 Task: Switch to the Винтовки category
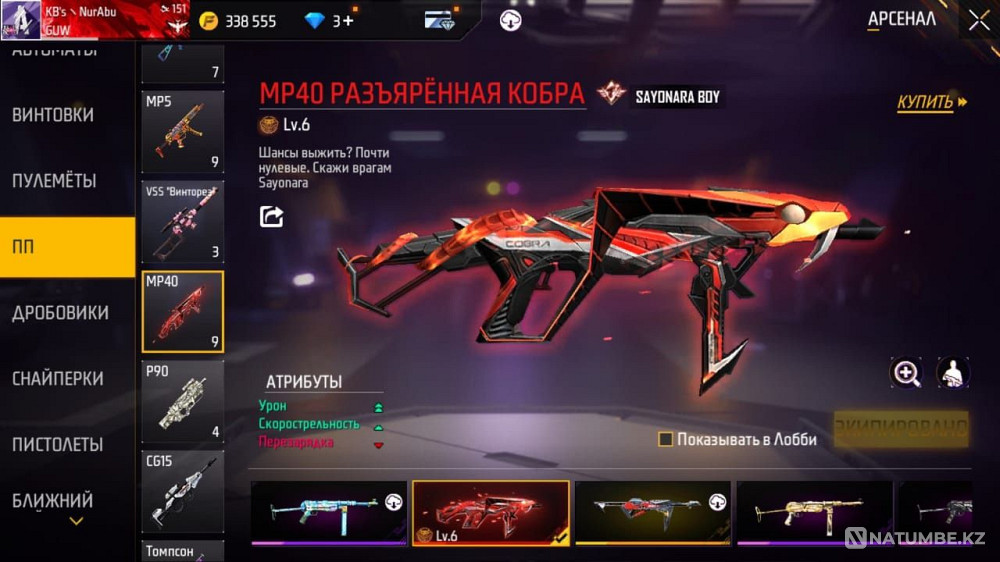53,115
